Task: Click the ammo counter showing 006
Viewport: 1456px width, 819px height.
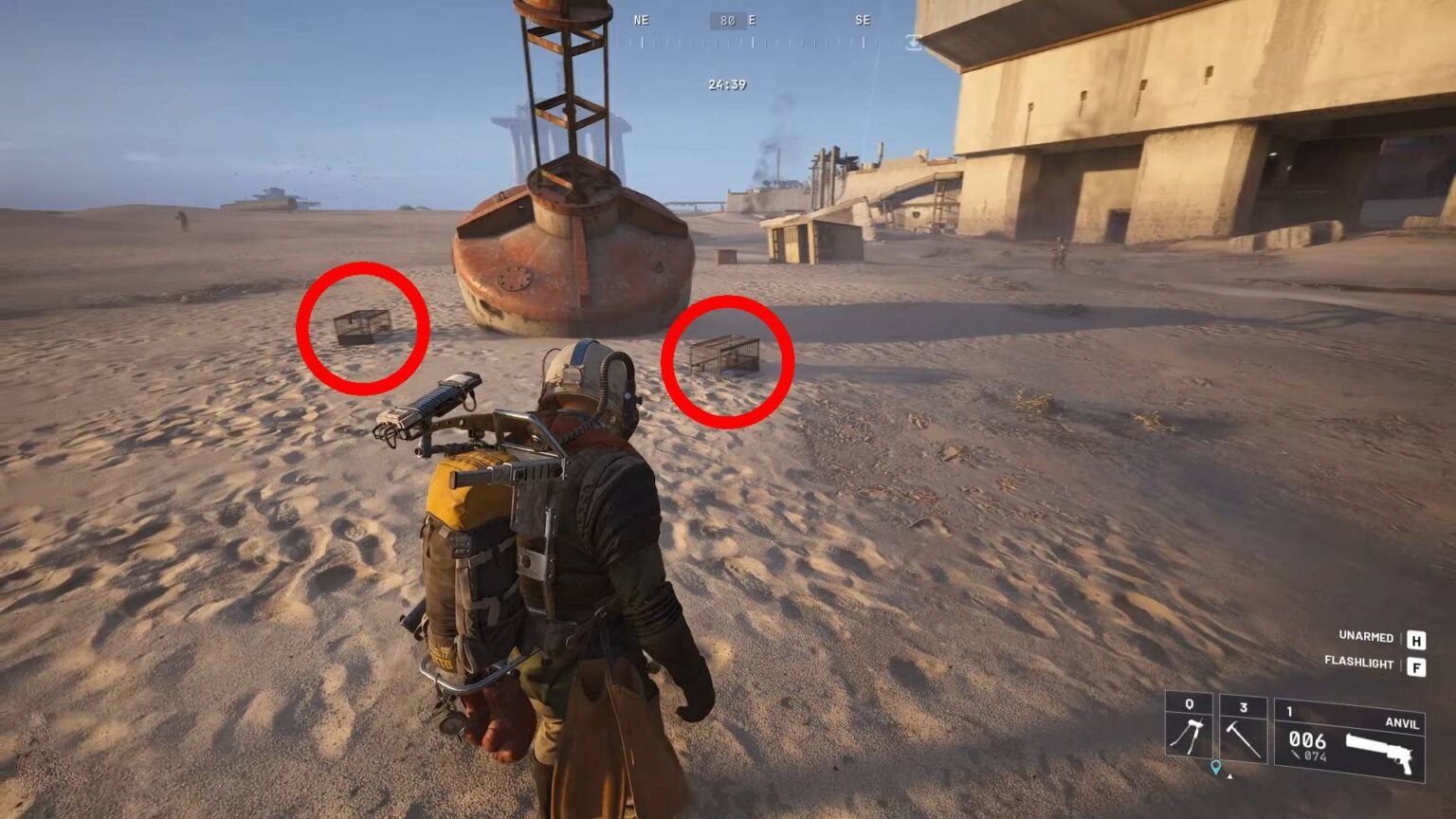Action: pyautogui.click(x=1307, y=741)
